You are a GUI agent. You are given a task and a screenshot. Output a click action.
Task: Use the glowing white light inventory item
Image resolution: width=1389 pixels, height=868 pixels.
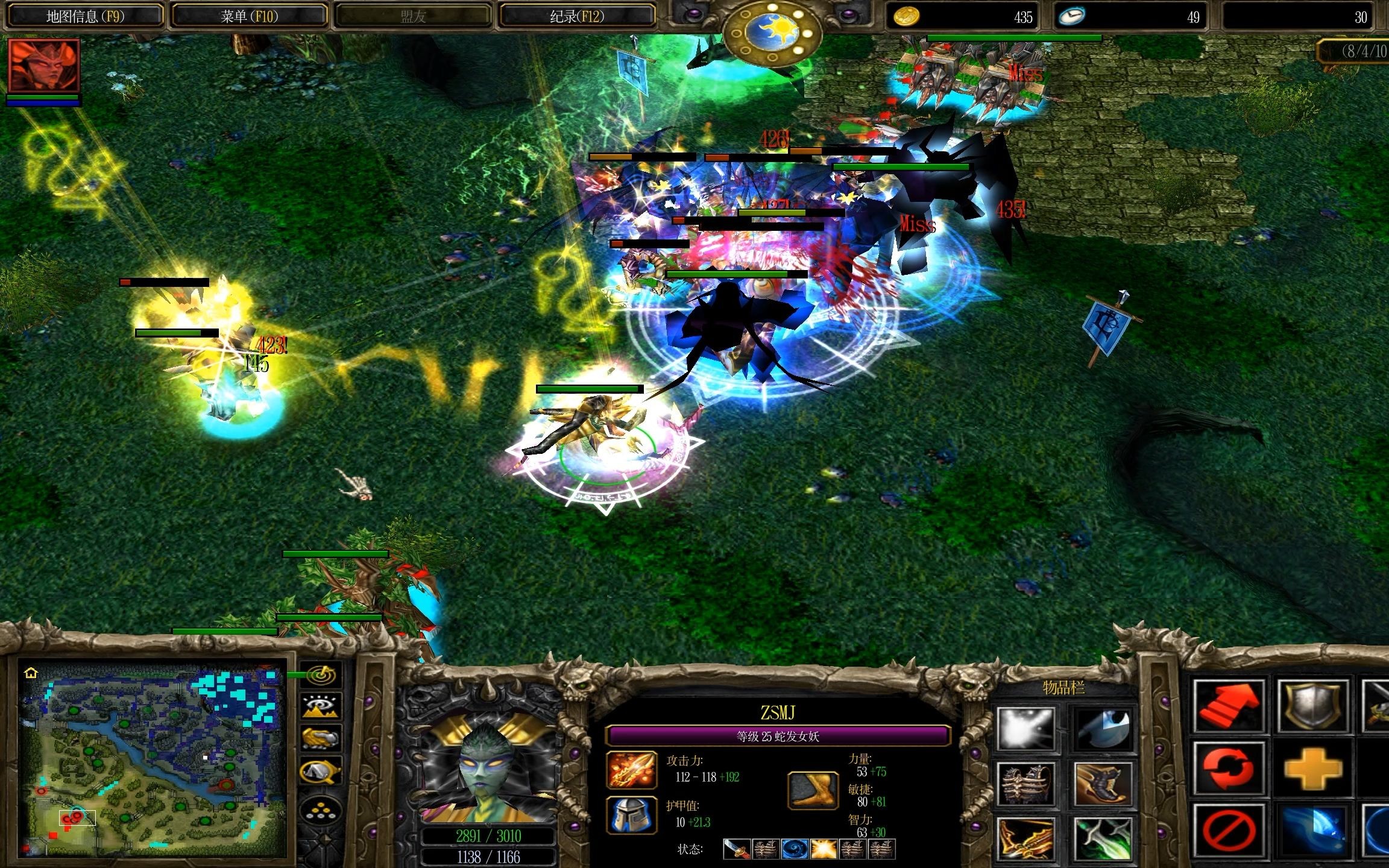[1025, 728]
